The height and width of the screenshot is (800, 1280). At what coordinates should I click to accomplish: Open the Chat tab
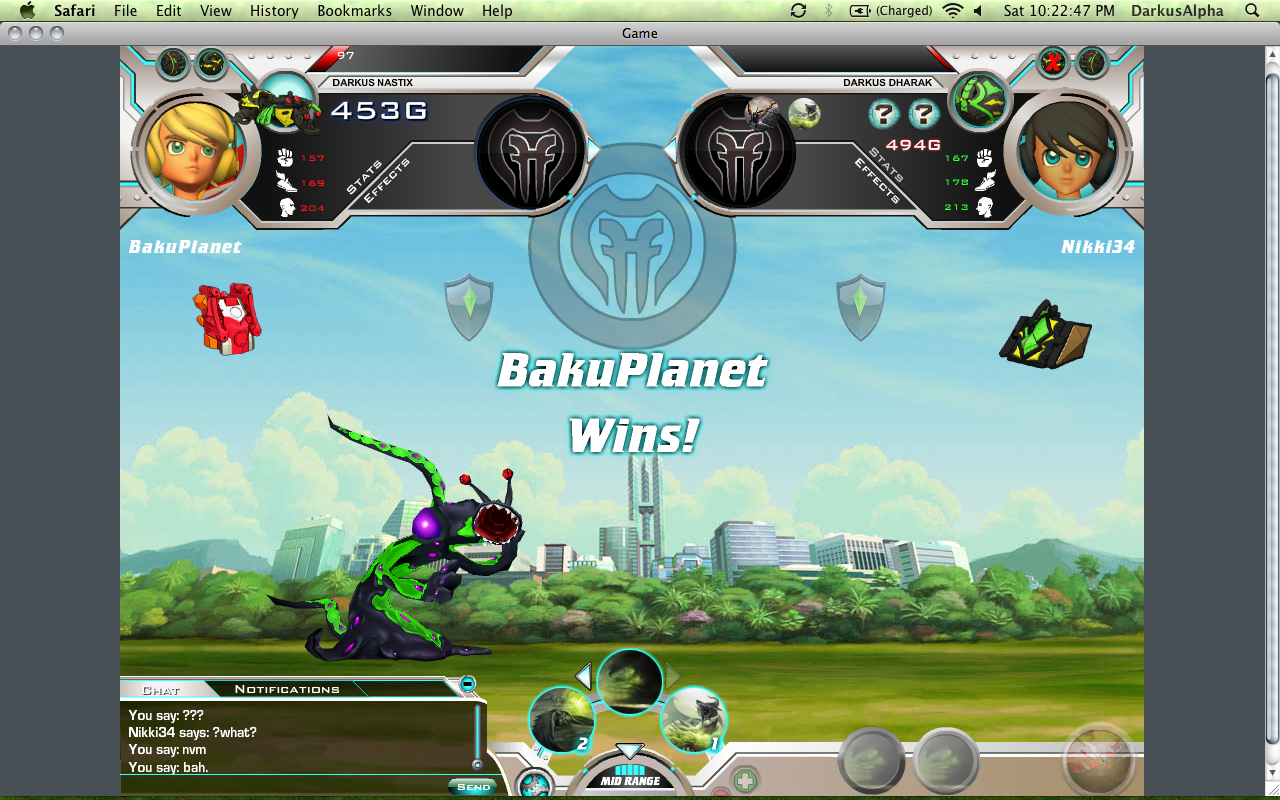(x=161, y=689)
